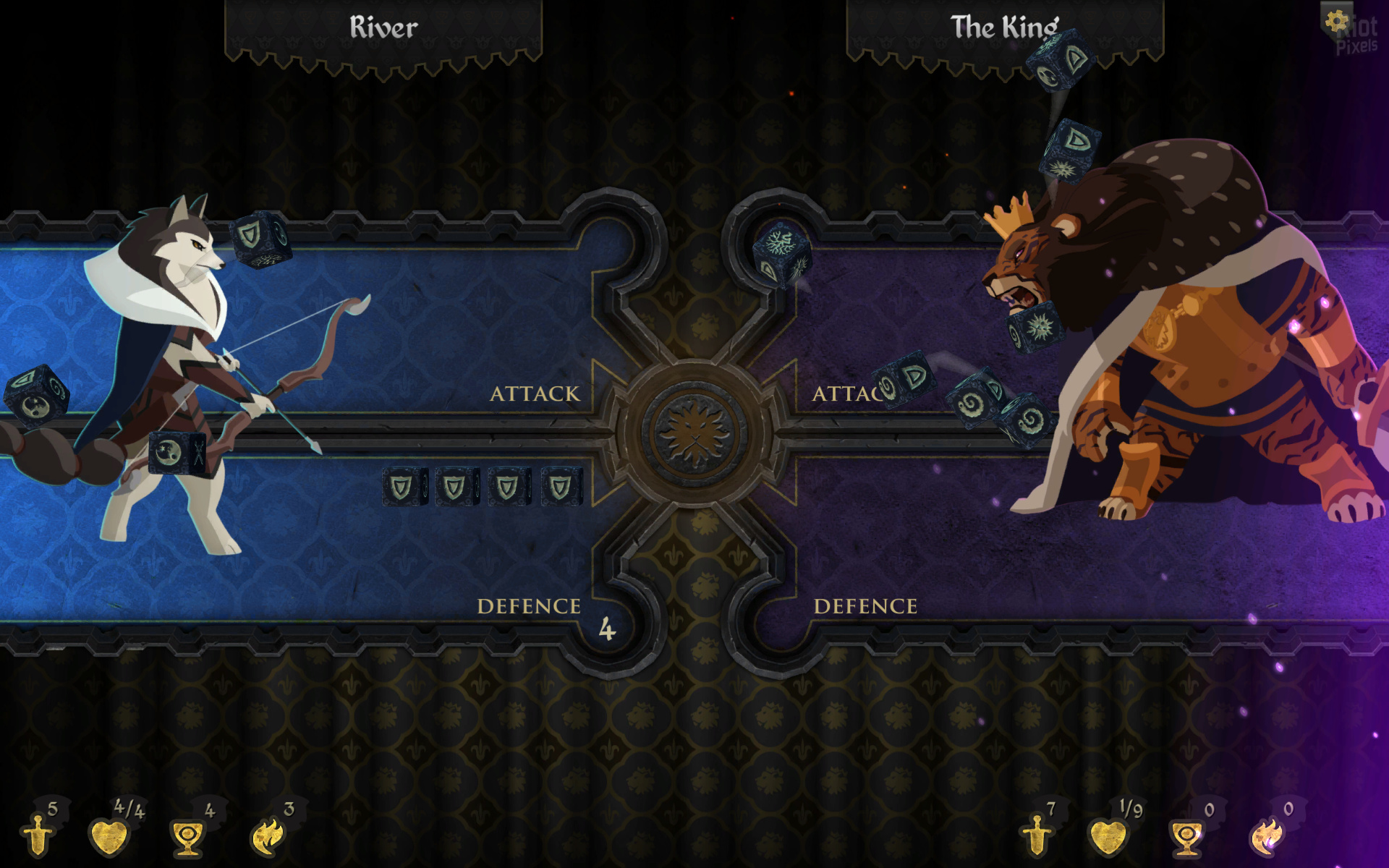Open the settings gear menu
Screen dimensions: 1389x868
1335,20
